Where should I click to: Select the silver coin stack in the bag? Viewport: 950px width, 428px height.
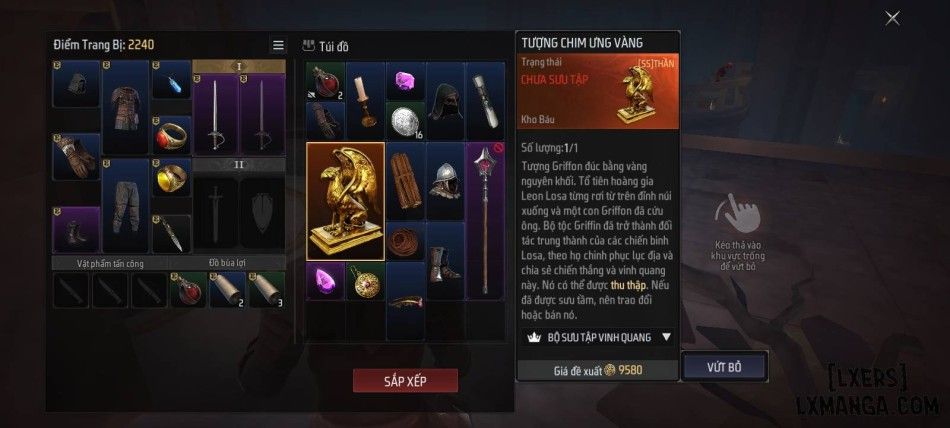[405, 120]
